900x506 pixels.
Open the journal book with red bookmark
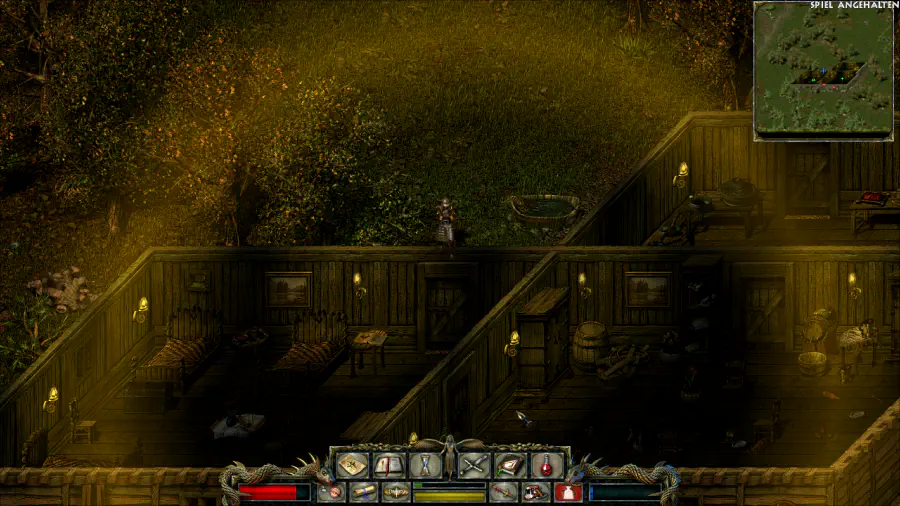pyautogui.click(x=388, y=465)
